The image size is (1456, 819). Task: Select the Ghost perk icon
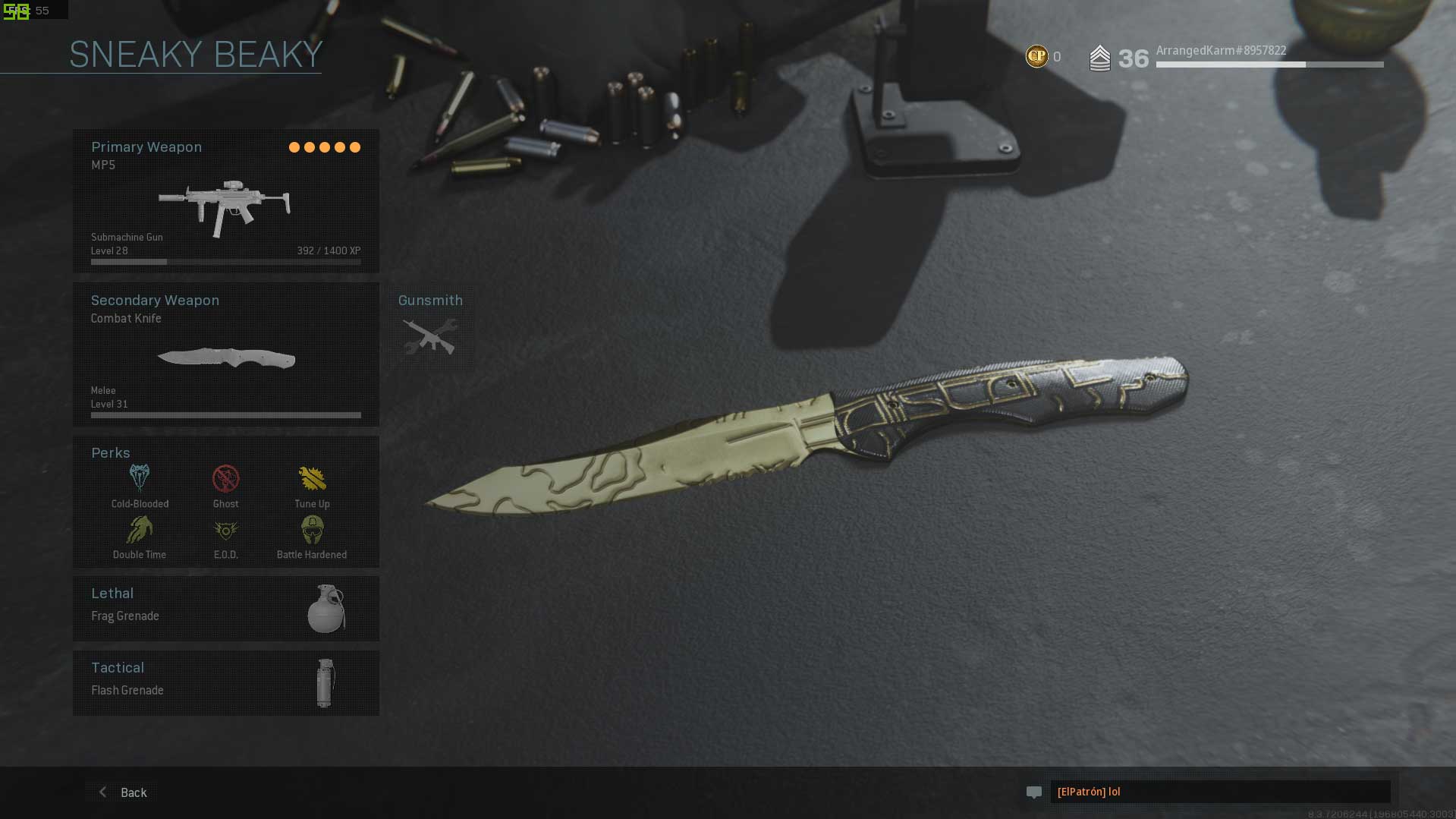225,479
